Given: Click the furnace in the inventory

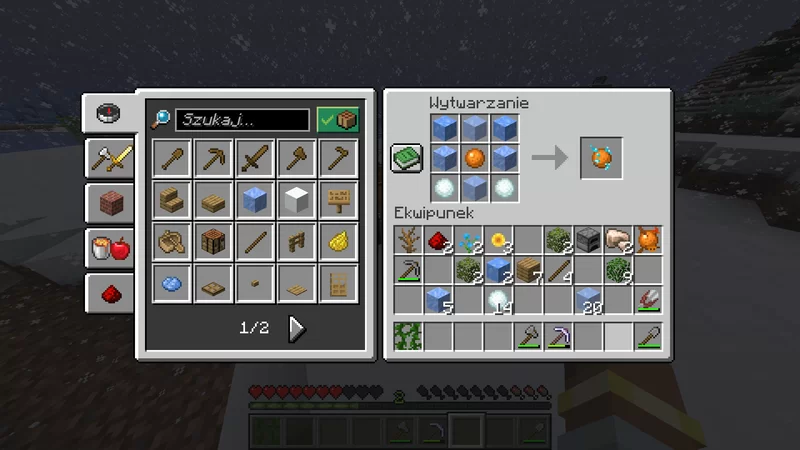Looking at the screenshot, I should [590, 240].
